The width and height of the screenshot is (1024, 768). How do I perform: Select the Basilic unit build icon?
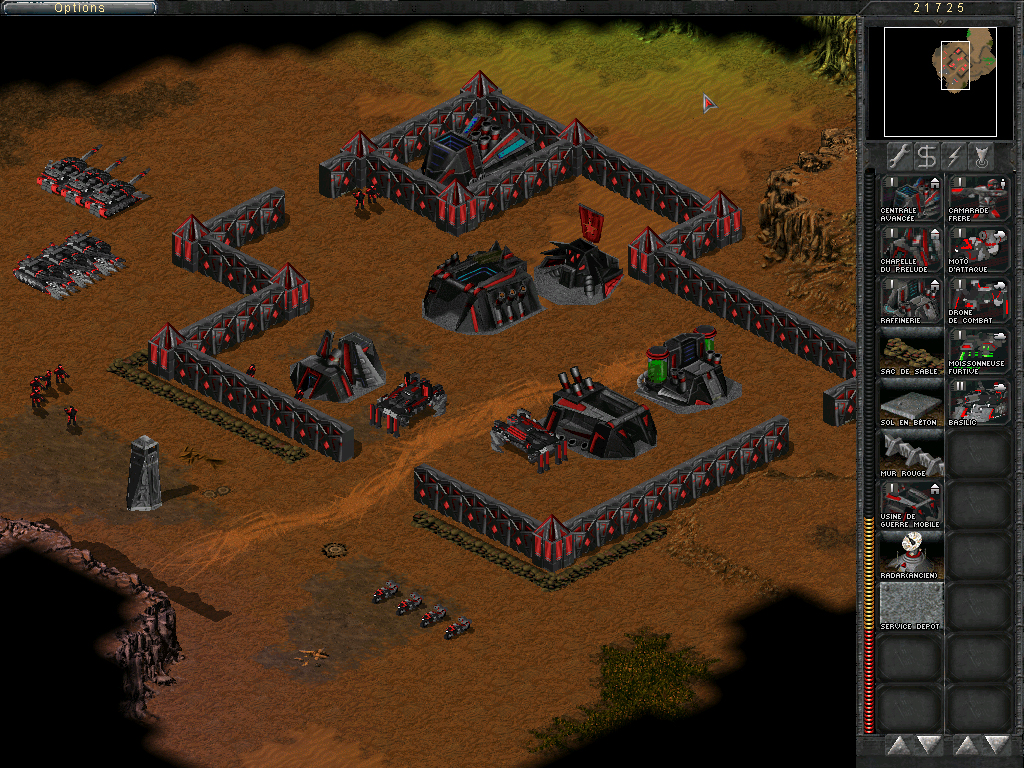[978, 402]
